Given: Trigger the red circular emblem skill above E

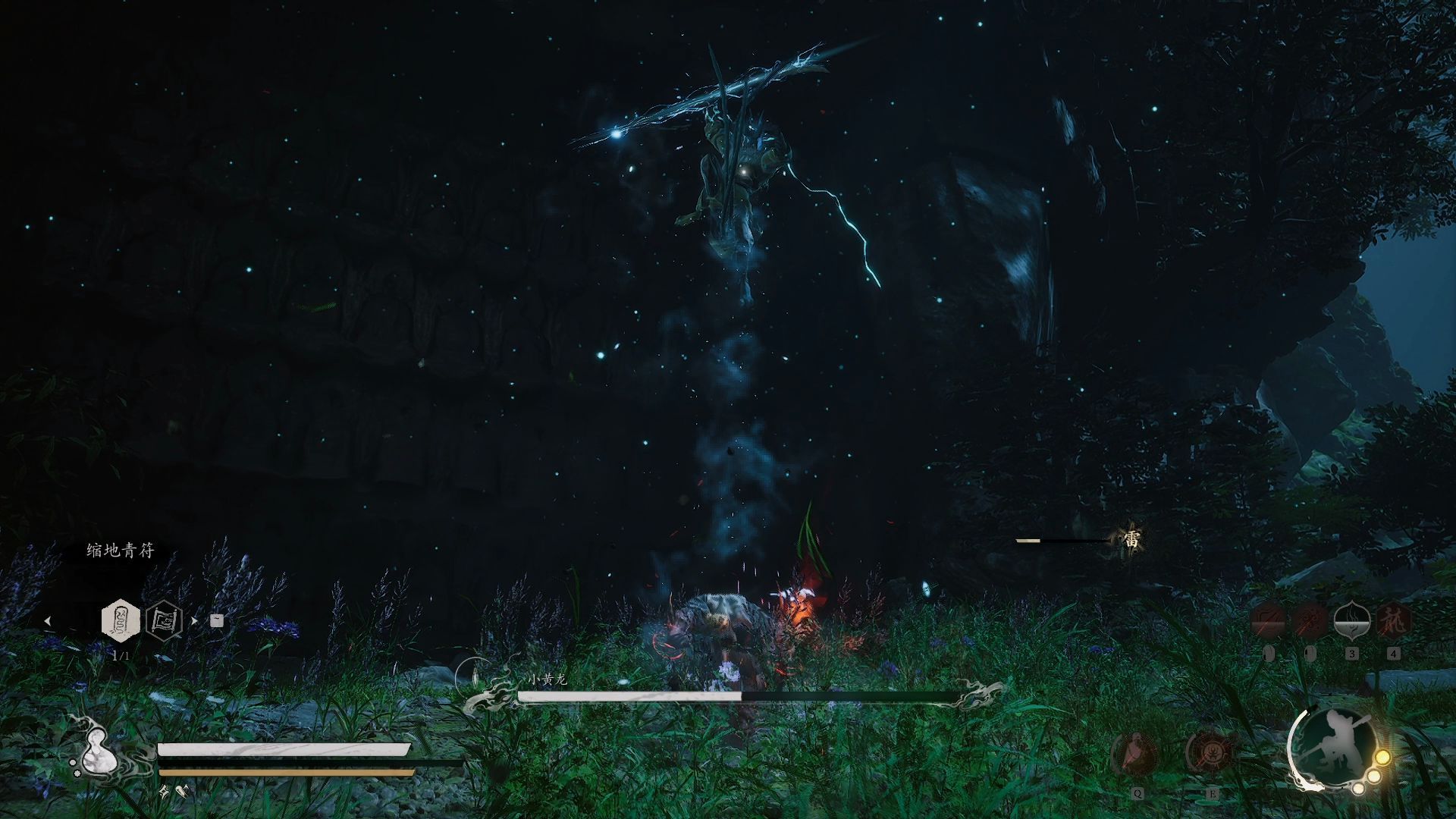Looking at the screenshot, I should point(1210,753).
